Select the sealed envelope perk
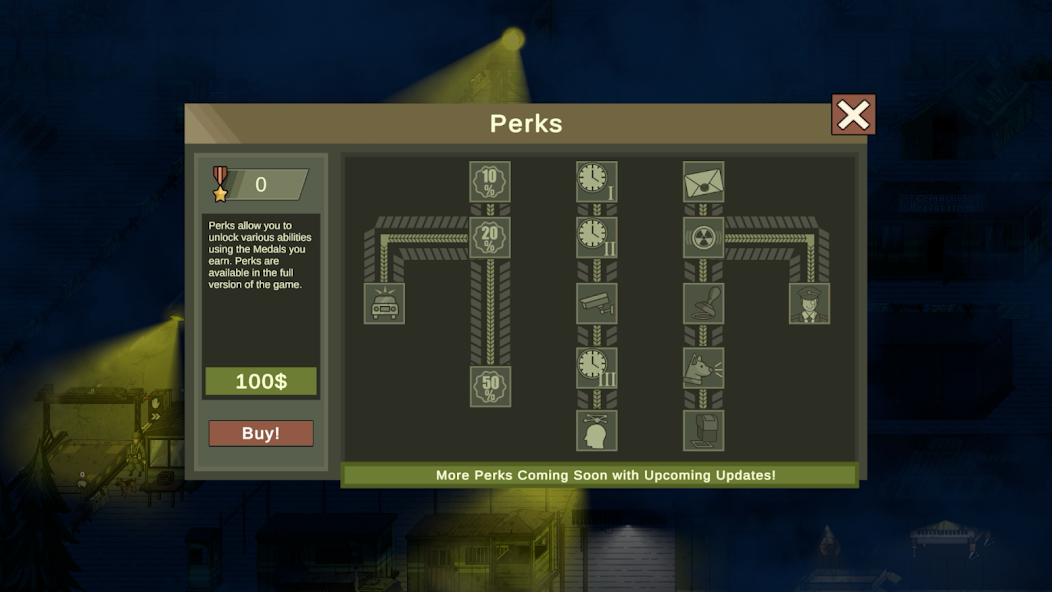1052x592 pixels. [x=703, y=182]
